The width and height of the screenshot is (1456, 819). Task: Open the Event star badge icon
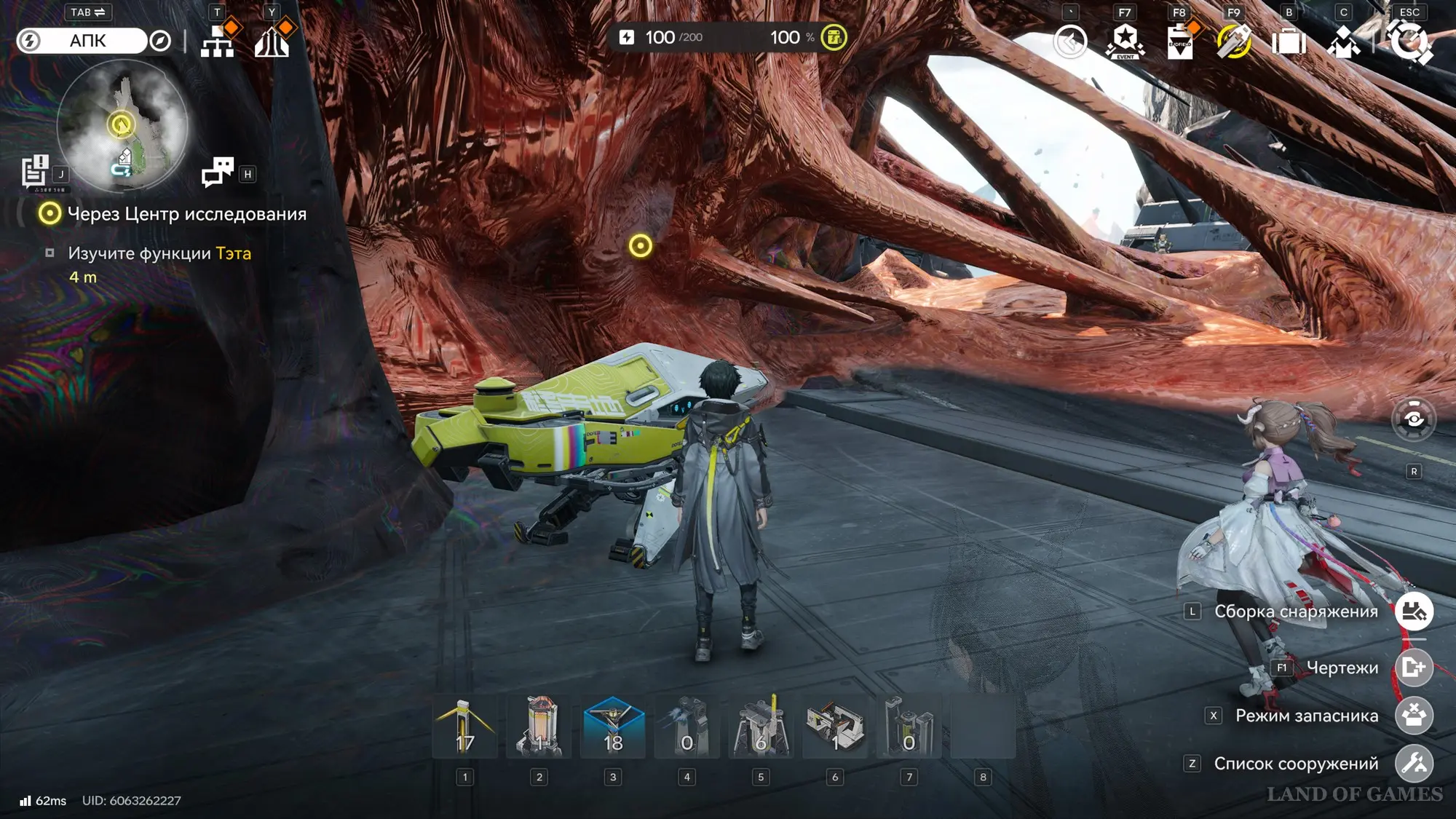click(1125, 41)
